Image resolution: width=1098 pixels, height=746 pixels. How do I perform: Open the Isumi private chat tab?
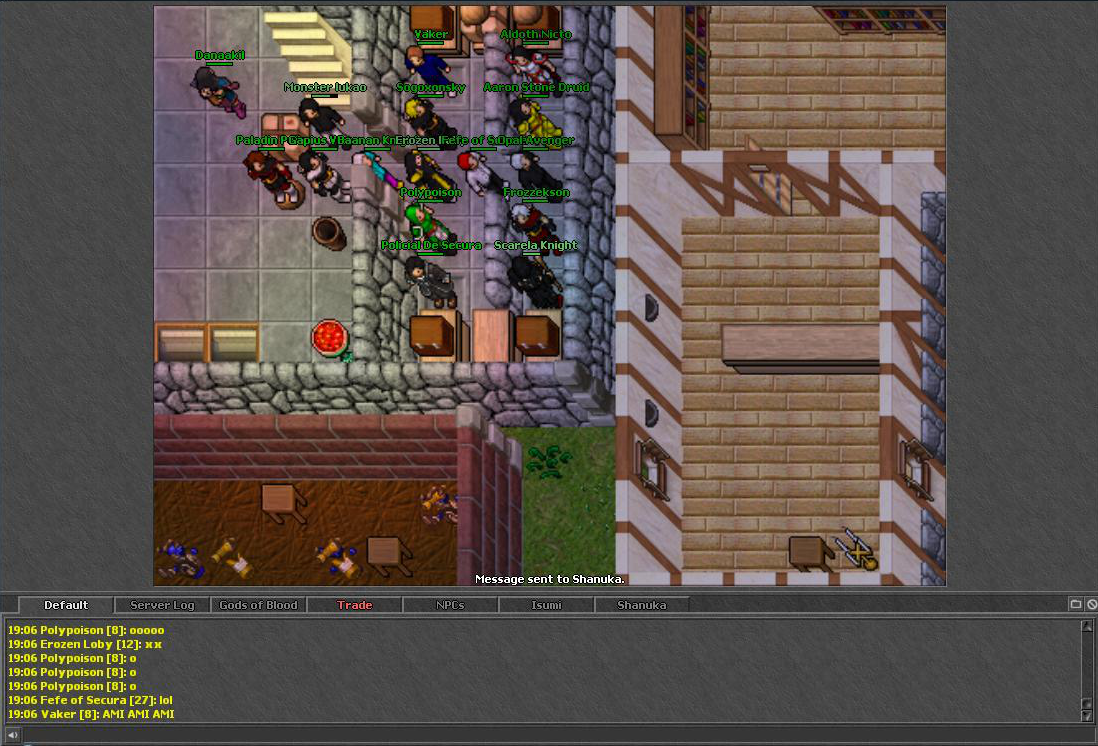click(546, 605)
